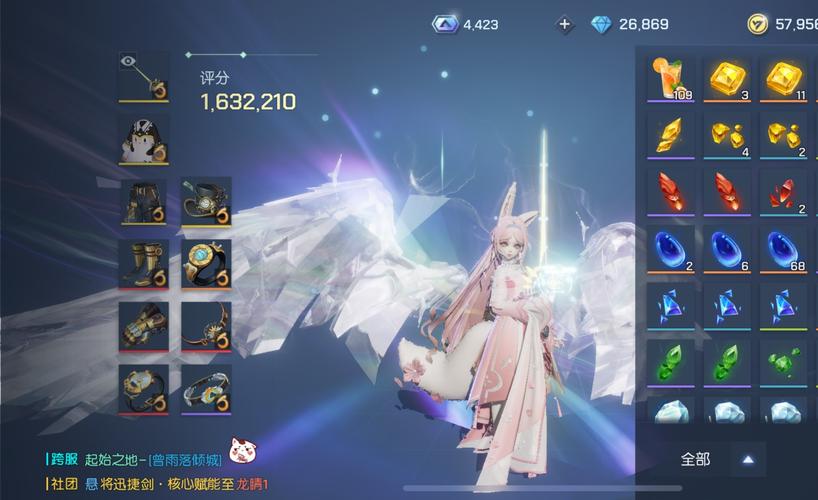Select the golden boots equipment slot
818x500 pixels.
[144, 264]
